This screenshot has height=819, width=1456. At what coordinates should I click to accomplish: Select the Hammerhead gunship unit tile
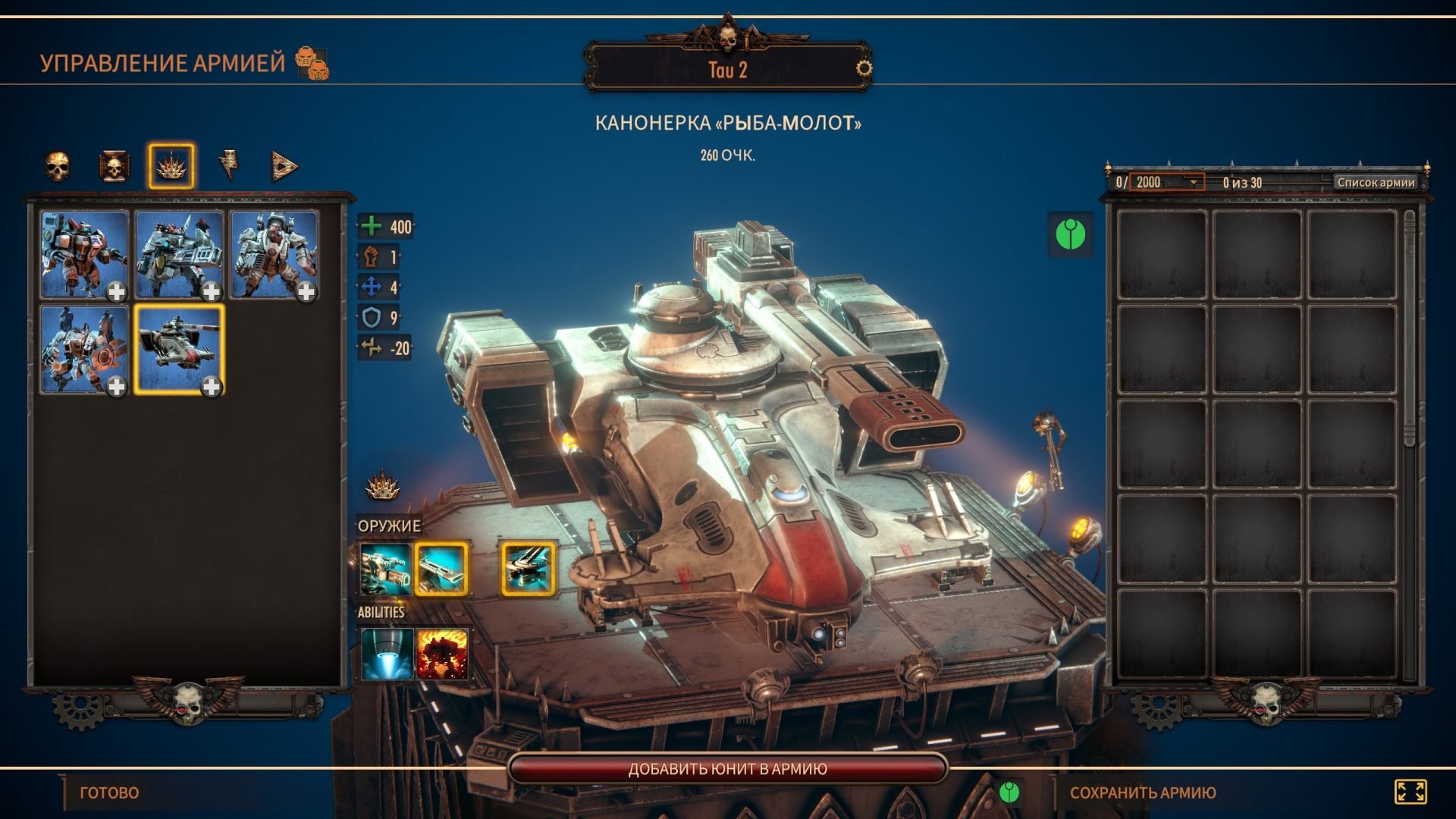tap(179, 350)
